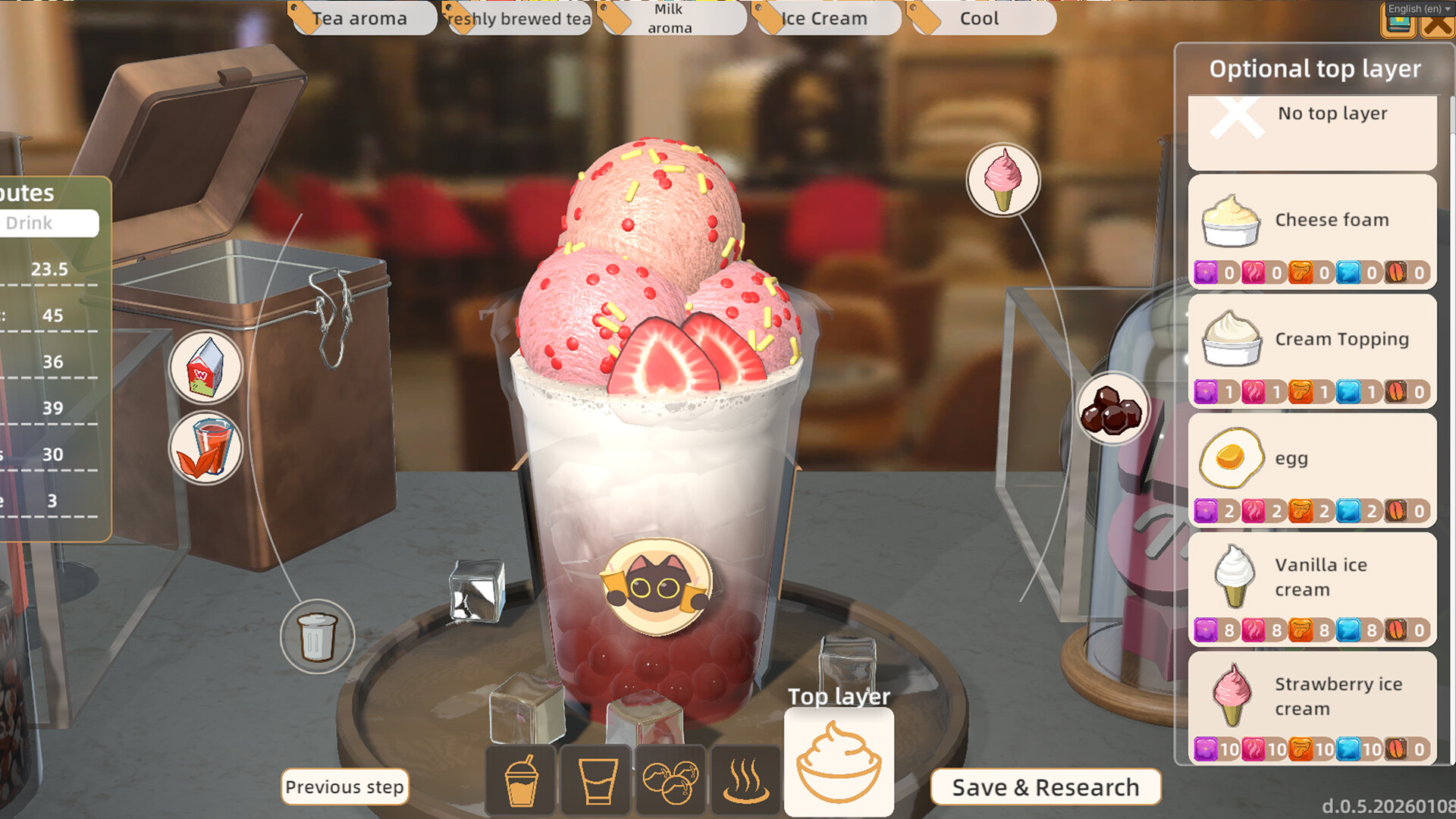This screenshot has height=819, width=1456.
Task: Switch to the tapioca pearls step
Action: coord(670,780)
